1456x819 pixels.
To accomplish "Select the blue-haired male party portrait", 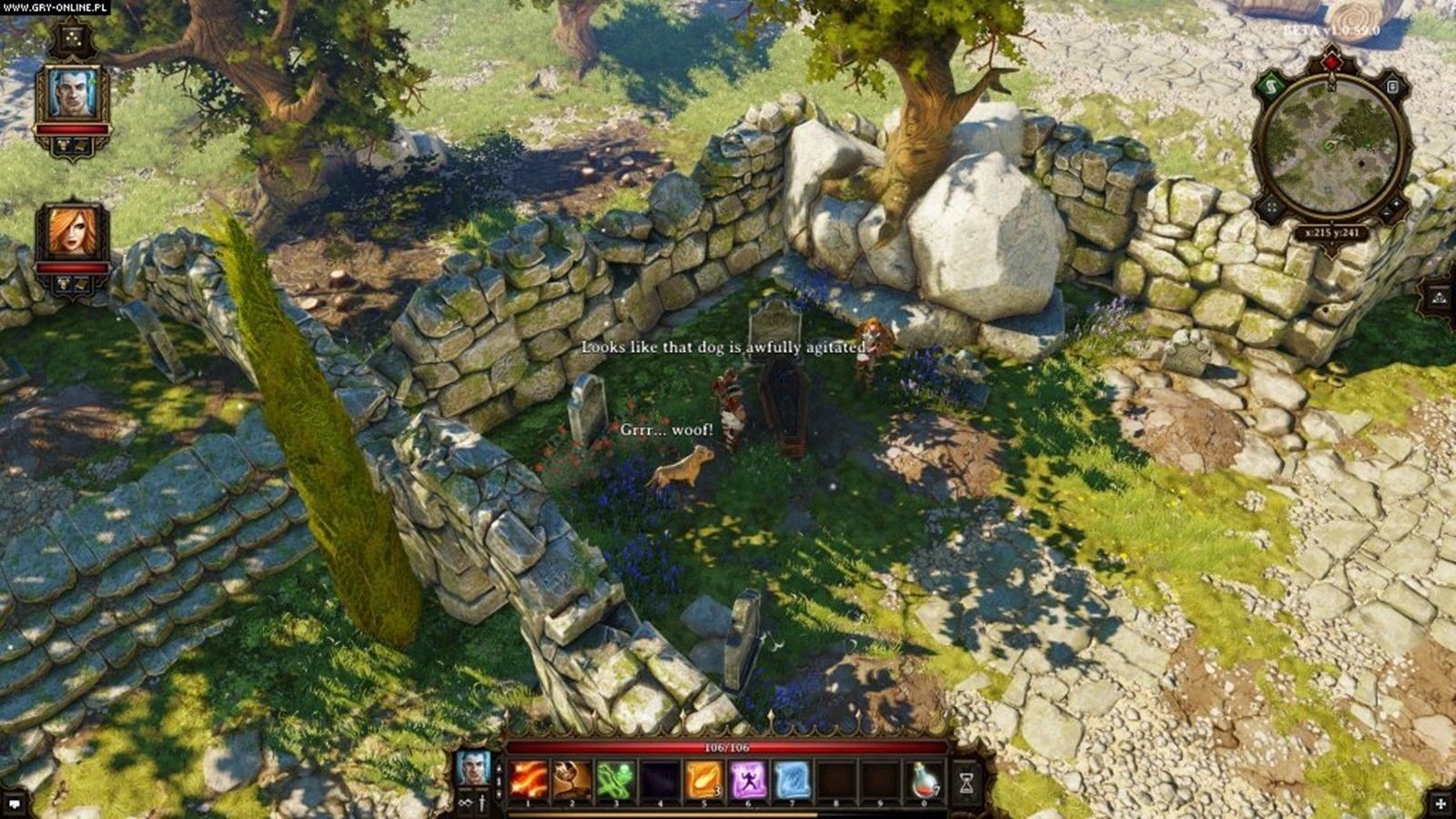I will [72, 93].
